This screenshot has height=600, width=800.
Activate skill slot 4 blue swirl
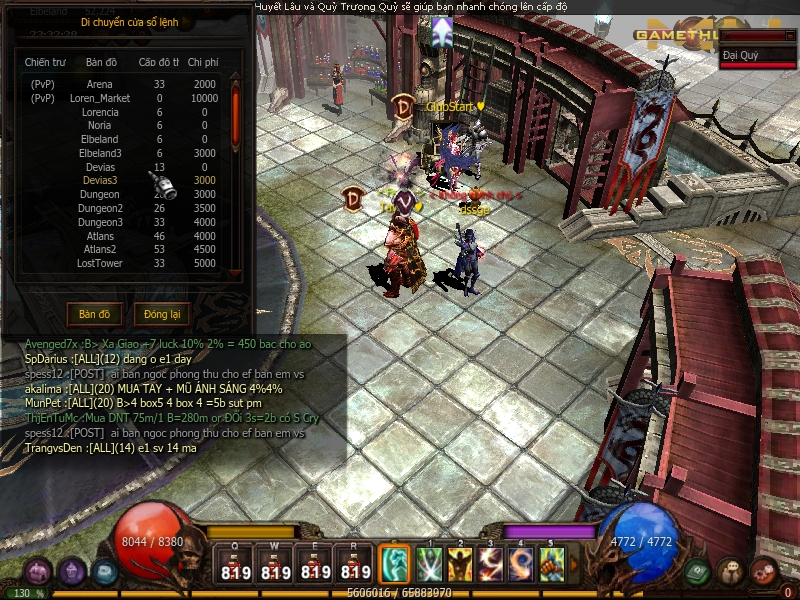tap(522, 565)
